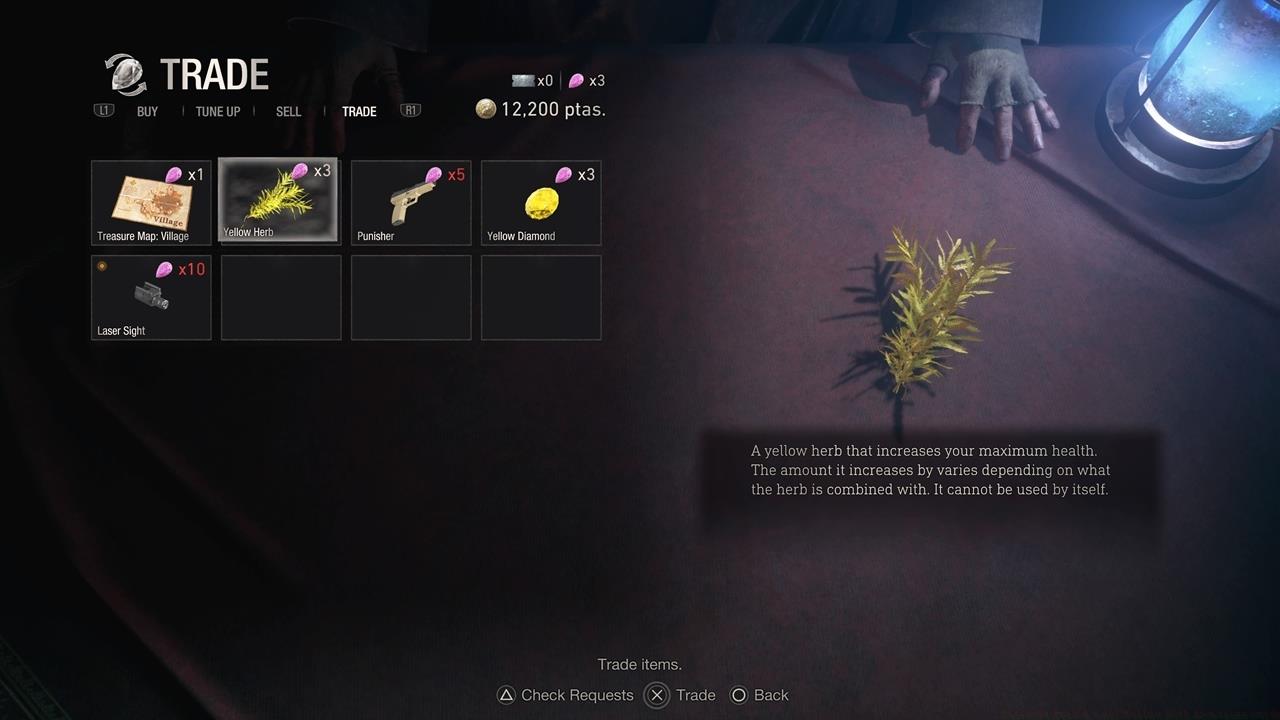Viewport: 1280px width, 720px height.
Task: Open the SELL tab
Action: pos(288,111)
